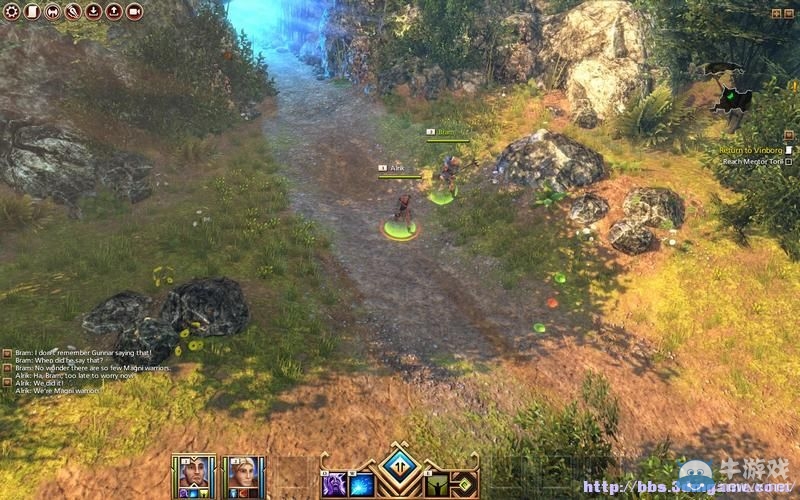Image resolution: width=800 pixels, height=500 pixels.
Task: Click the upload arrow load icon
Action: coord(113,12)
